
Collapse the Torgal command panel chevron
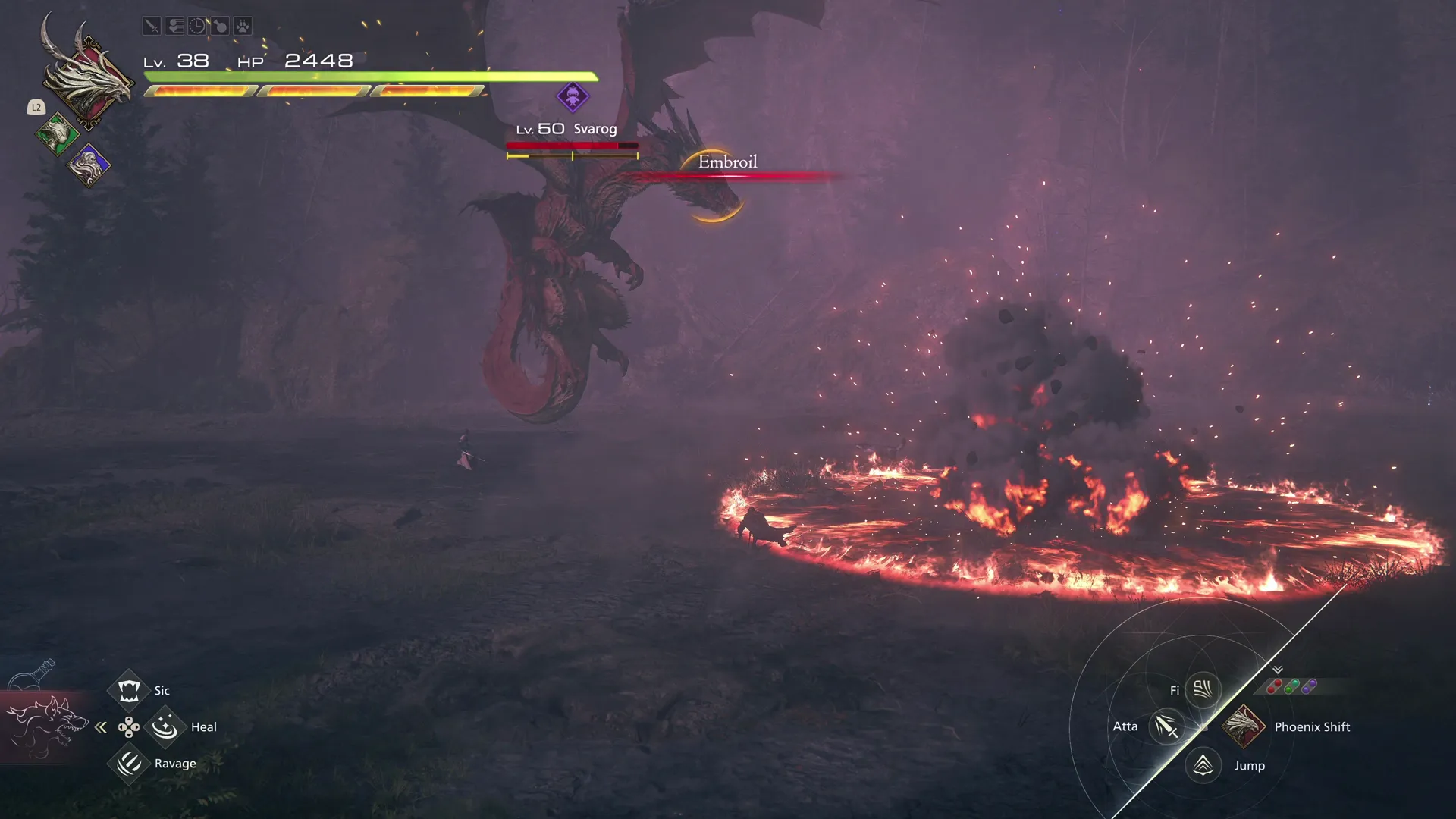[x=101, y=726]
